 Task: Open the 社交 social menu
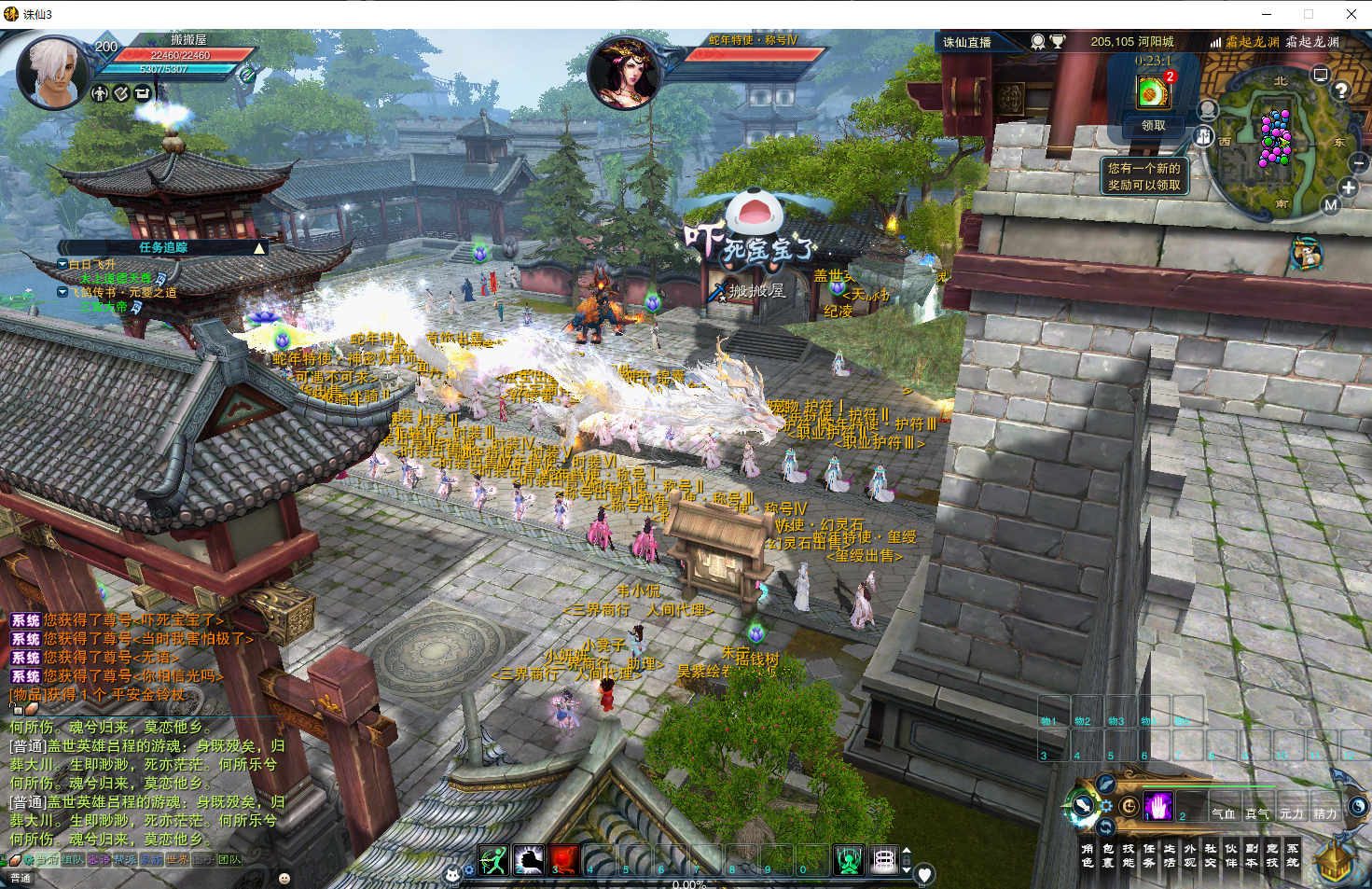(x=1211, y=855)
